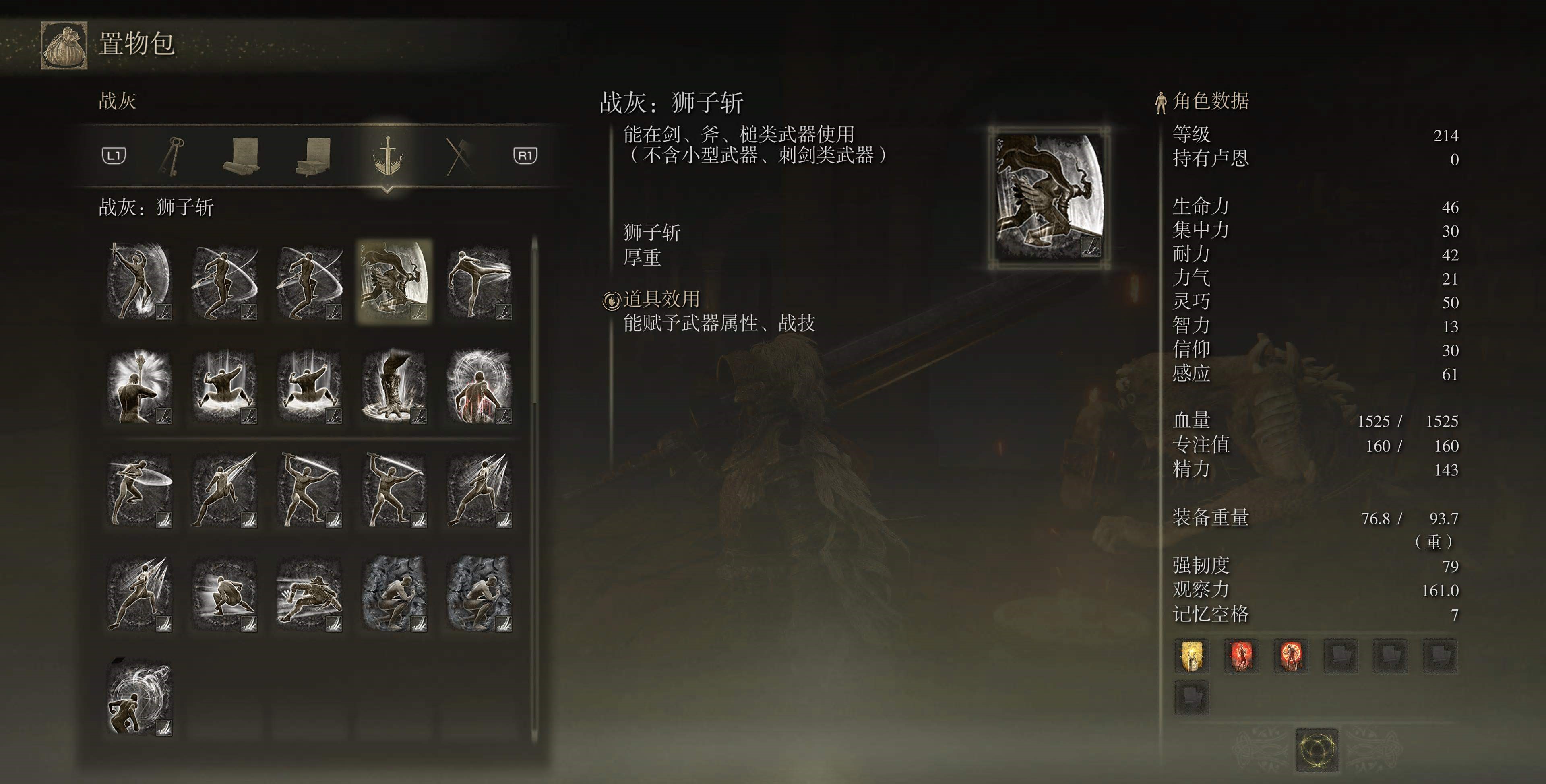Switch to the crossed weapons tab
Image resolution: width=1546 pixels, height=784 pixels.
click(459, 156)
